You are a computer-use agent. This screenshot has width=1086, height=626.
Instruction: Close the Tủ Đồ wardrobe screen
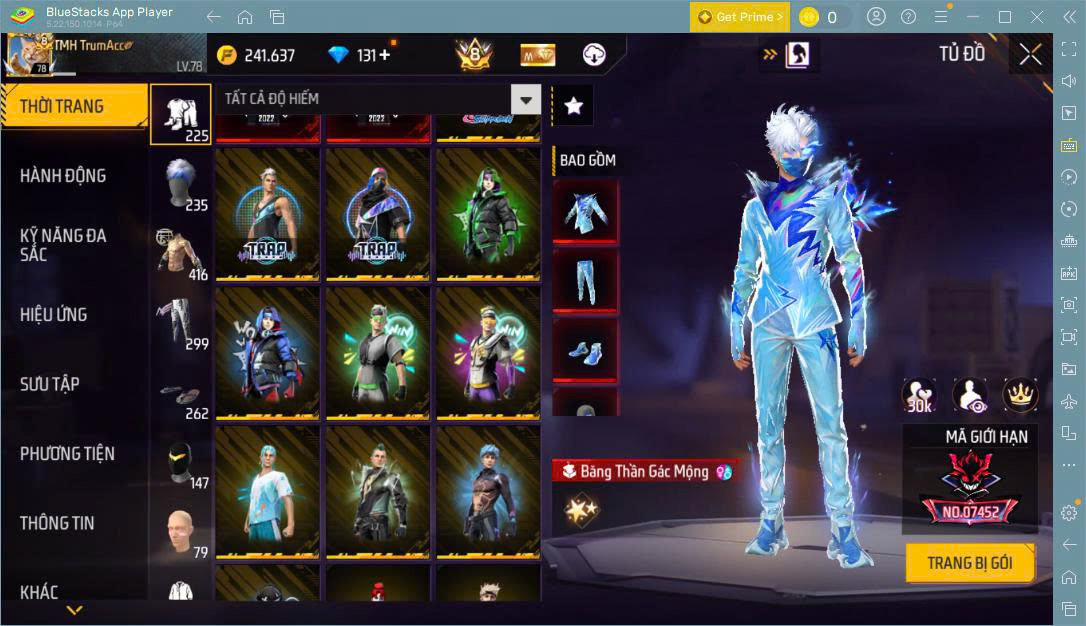1031,55
